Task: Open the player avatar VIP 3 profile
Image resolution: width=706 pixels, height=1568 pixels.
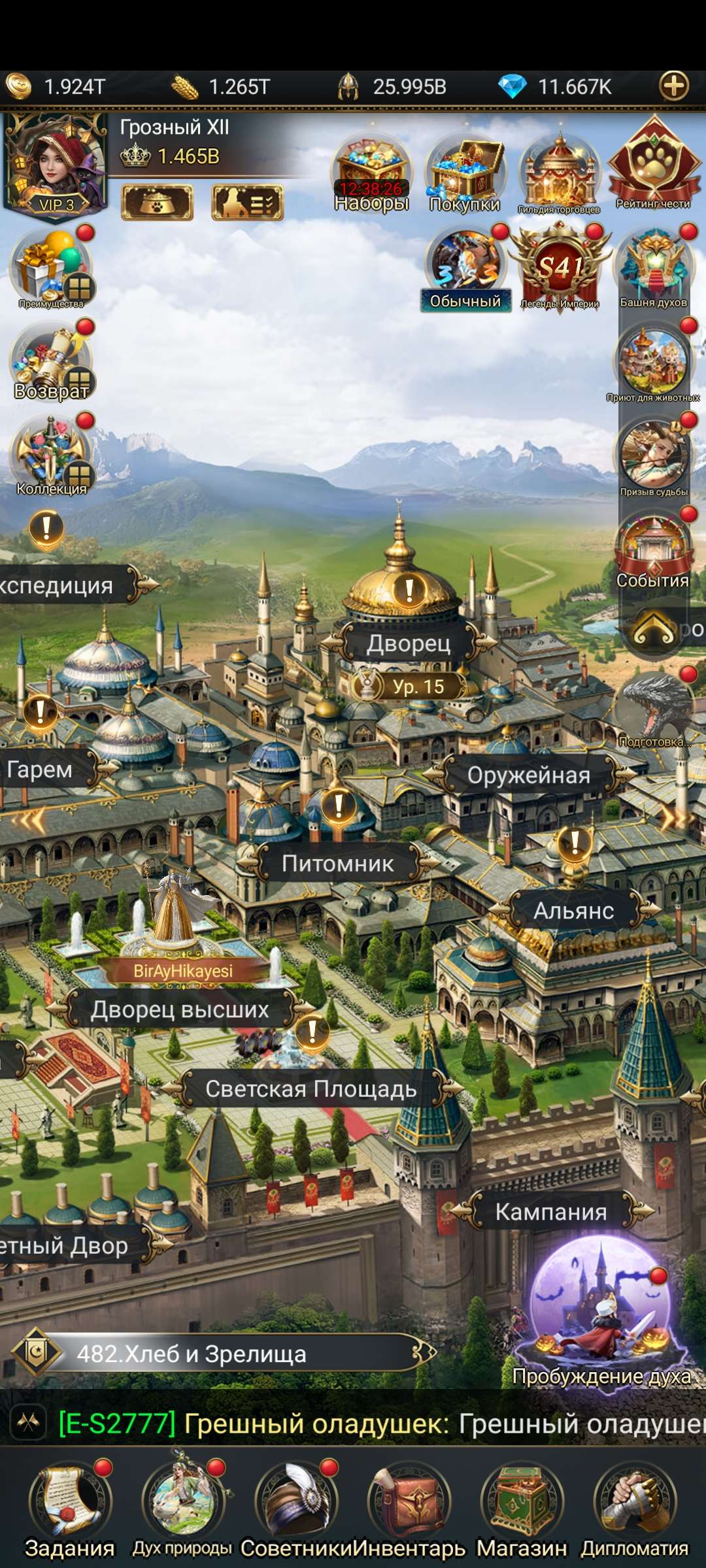Action: point(54,167)
